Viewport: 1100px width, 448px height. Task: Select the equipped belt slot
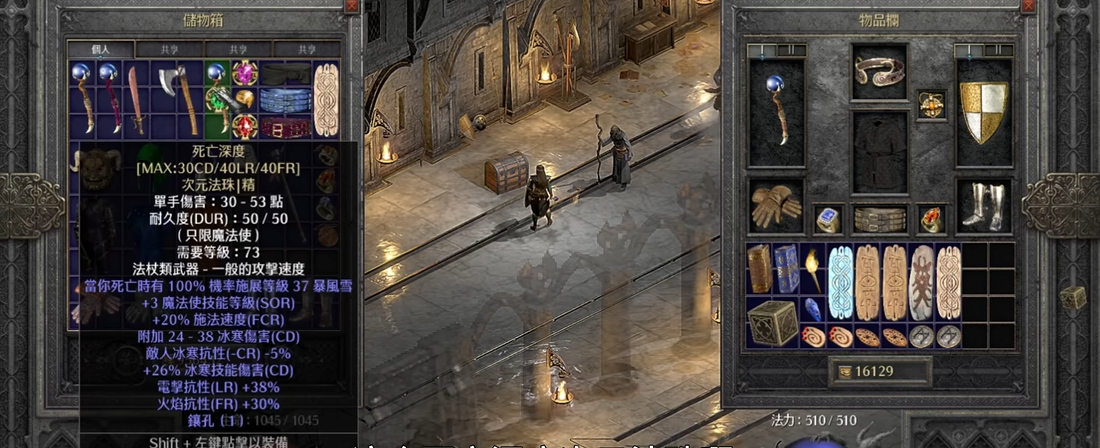(x=880, y=219)
